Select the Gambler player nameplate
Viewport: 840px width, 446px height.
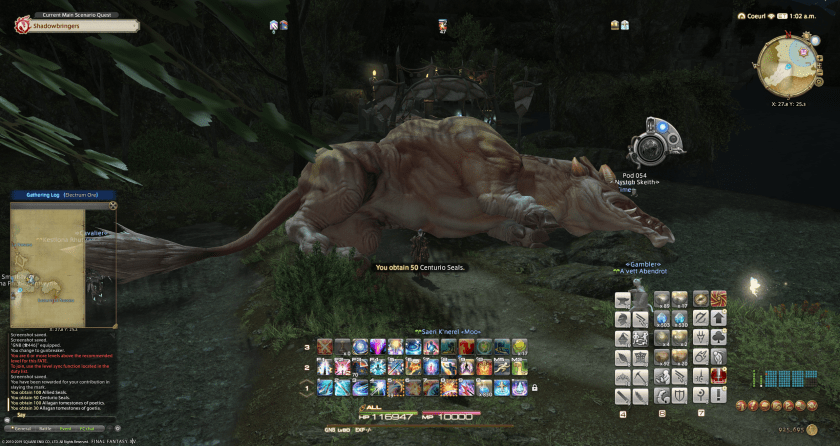641,264
